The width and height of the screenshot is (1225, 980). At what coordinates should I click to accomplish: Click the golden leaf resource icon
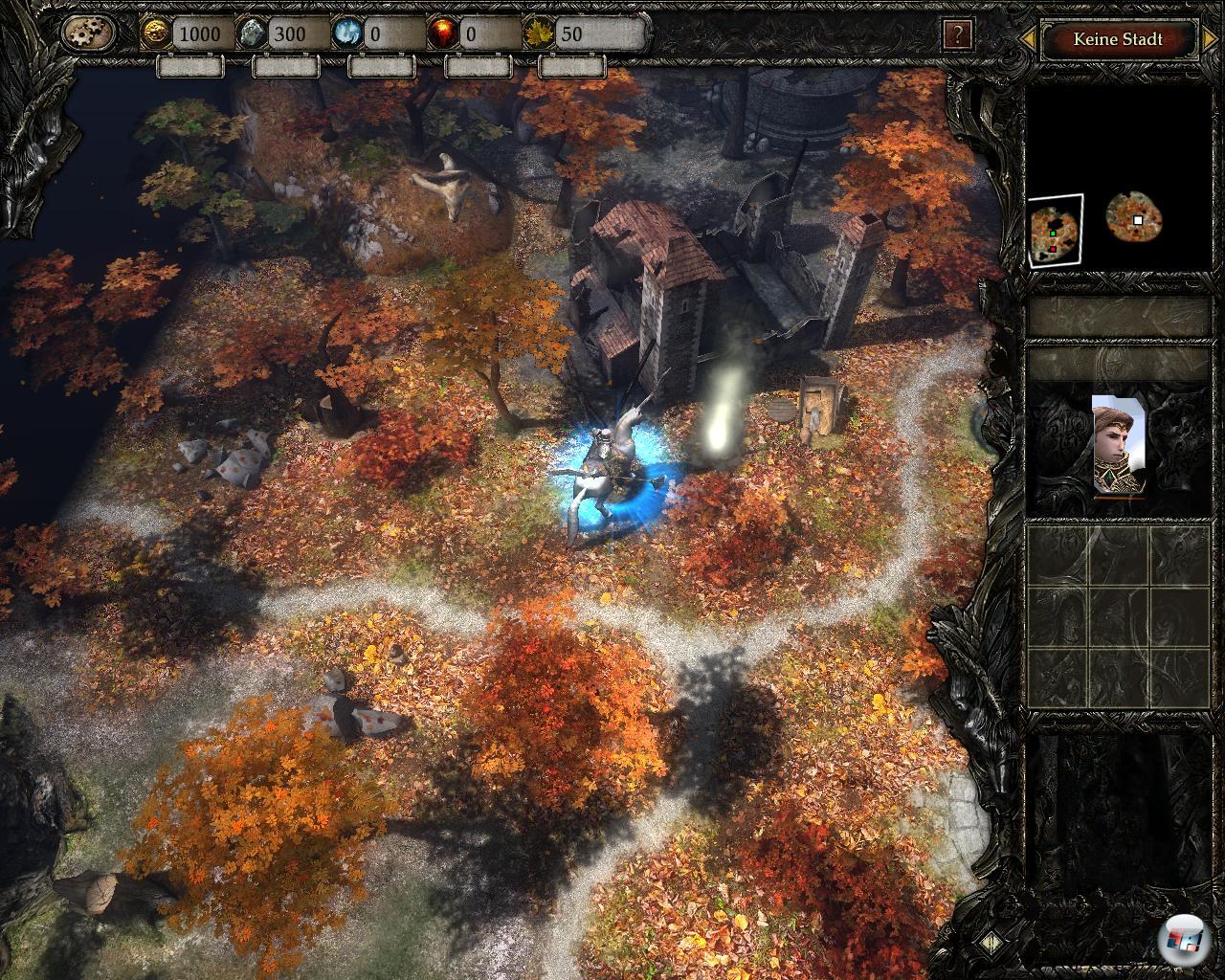[538, 33]
